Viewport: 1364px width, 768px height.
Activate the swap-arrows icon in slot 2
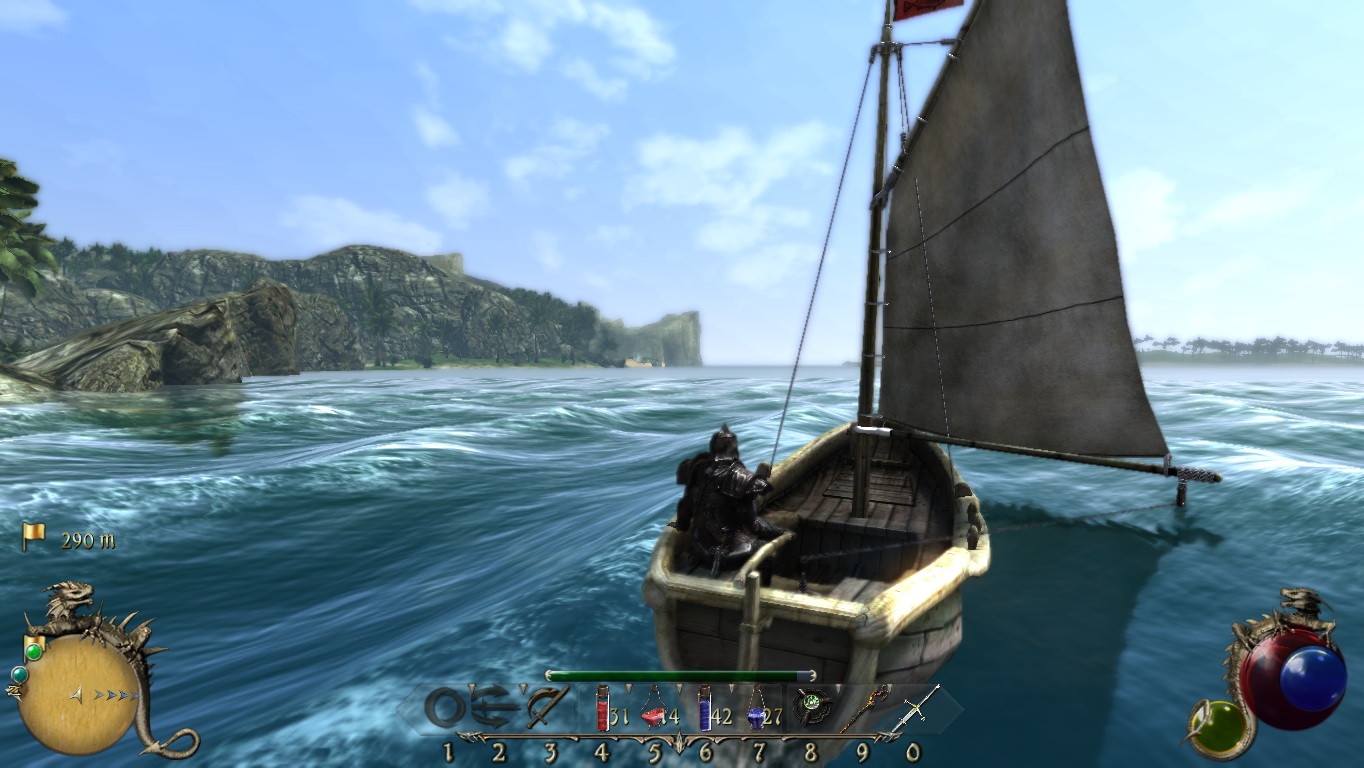[496, 707]
